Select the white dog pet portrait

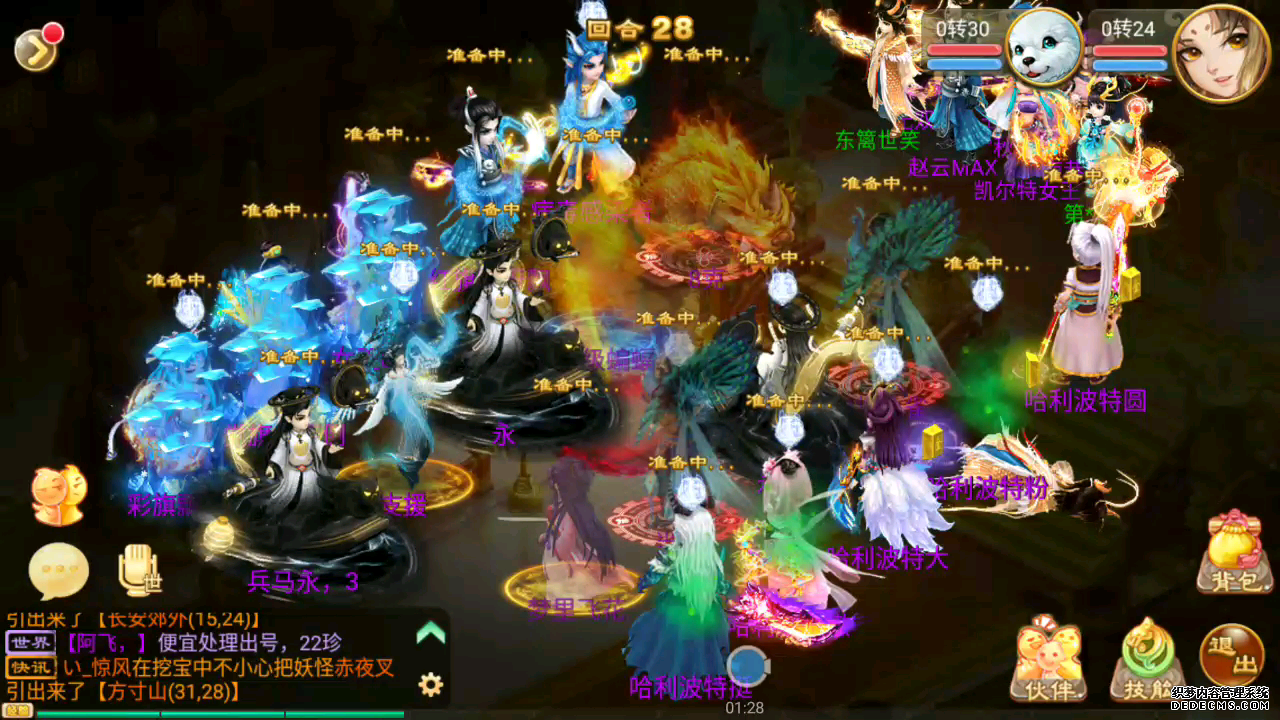click(x=1043, y=47)
